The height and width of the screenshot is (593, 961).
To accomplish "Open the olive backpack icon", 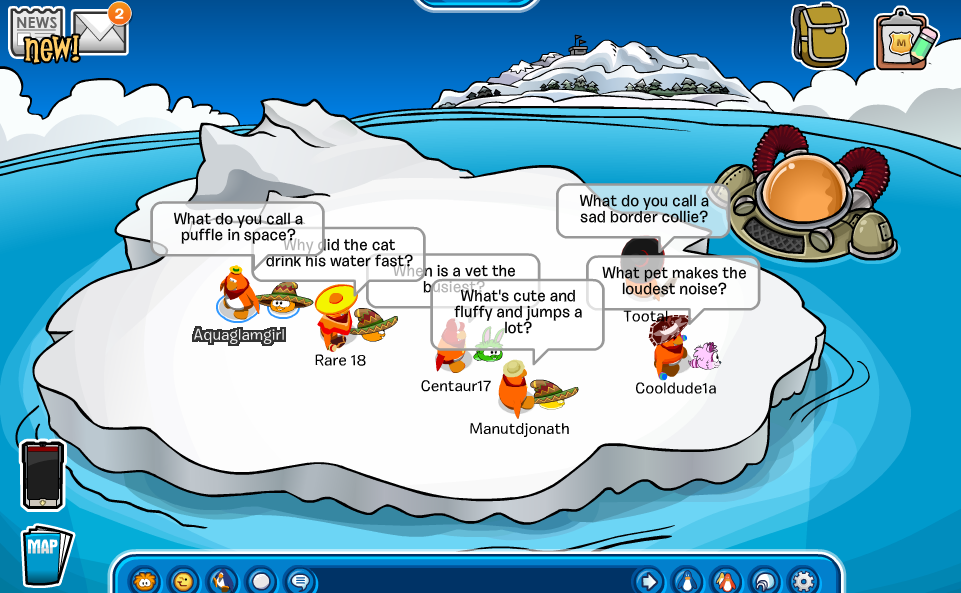I will [819, 36].
